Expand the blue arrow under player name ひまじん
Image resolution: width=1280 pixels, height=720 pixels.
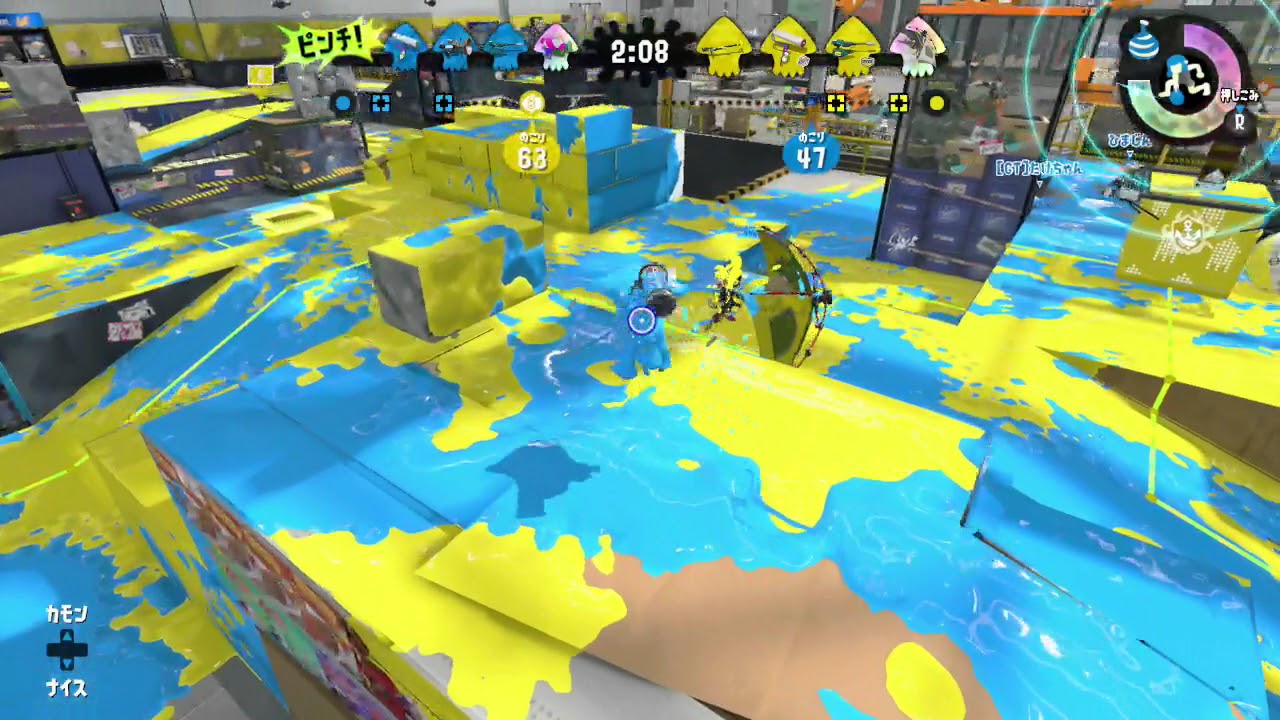point(1129,152)
